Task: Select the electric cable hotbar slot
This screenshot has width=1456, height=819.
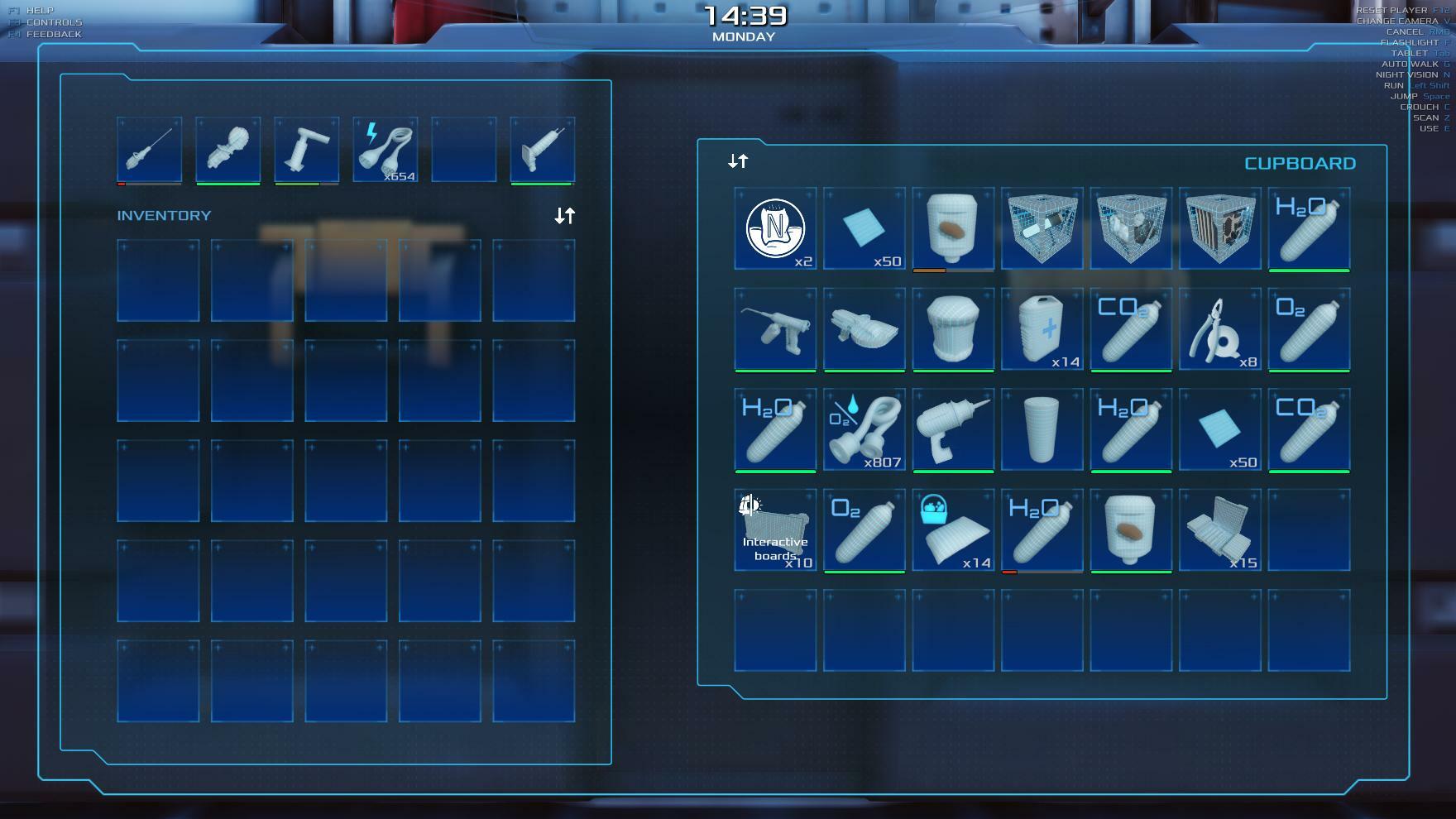Action: 385,150
